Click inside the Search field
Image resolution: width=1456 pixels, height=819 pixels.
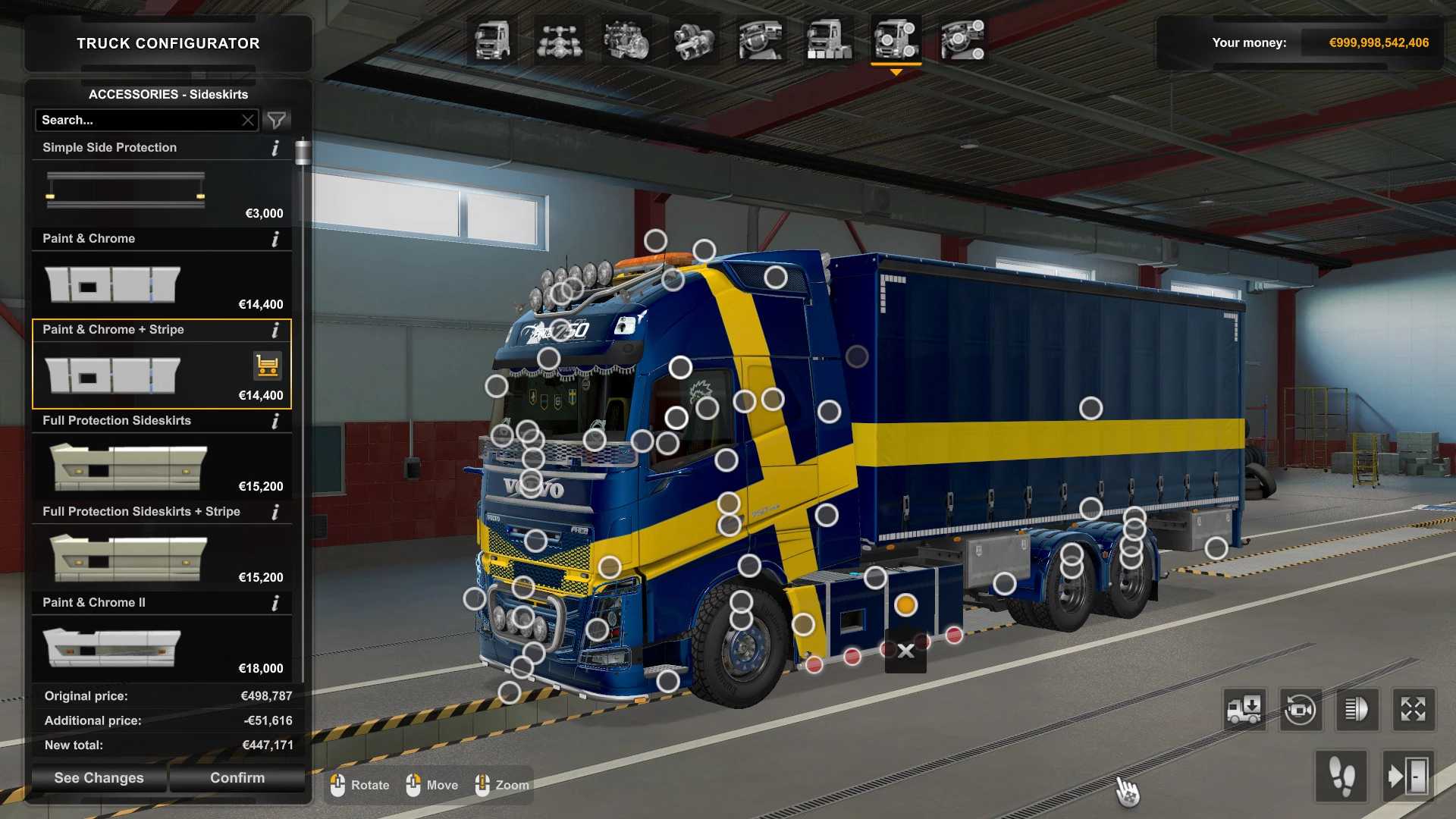tap(136, 120)
